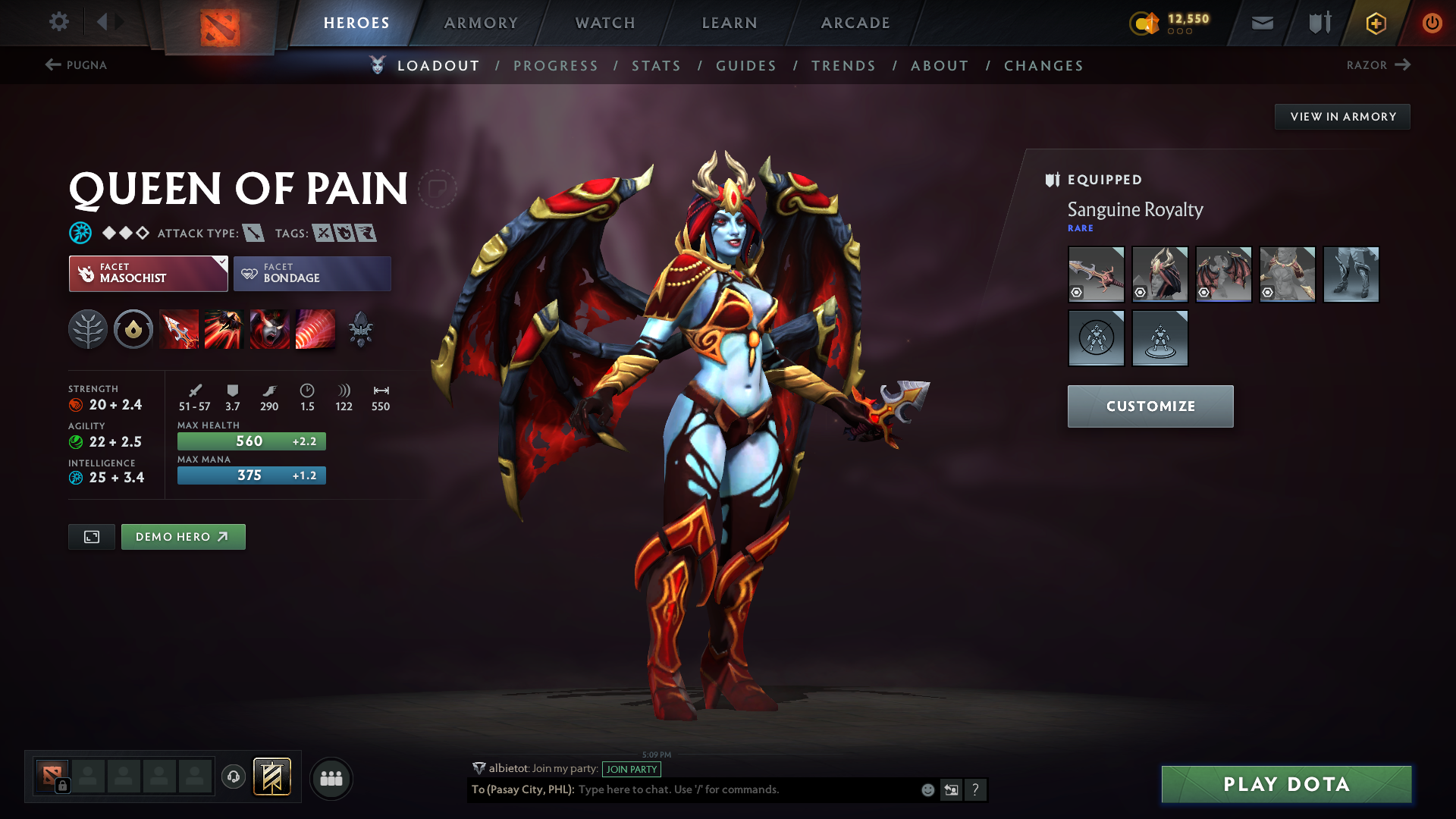Go to next hero Razor
This screenshot has height=819, width=1456.
[x=1378, y=65]
